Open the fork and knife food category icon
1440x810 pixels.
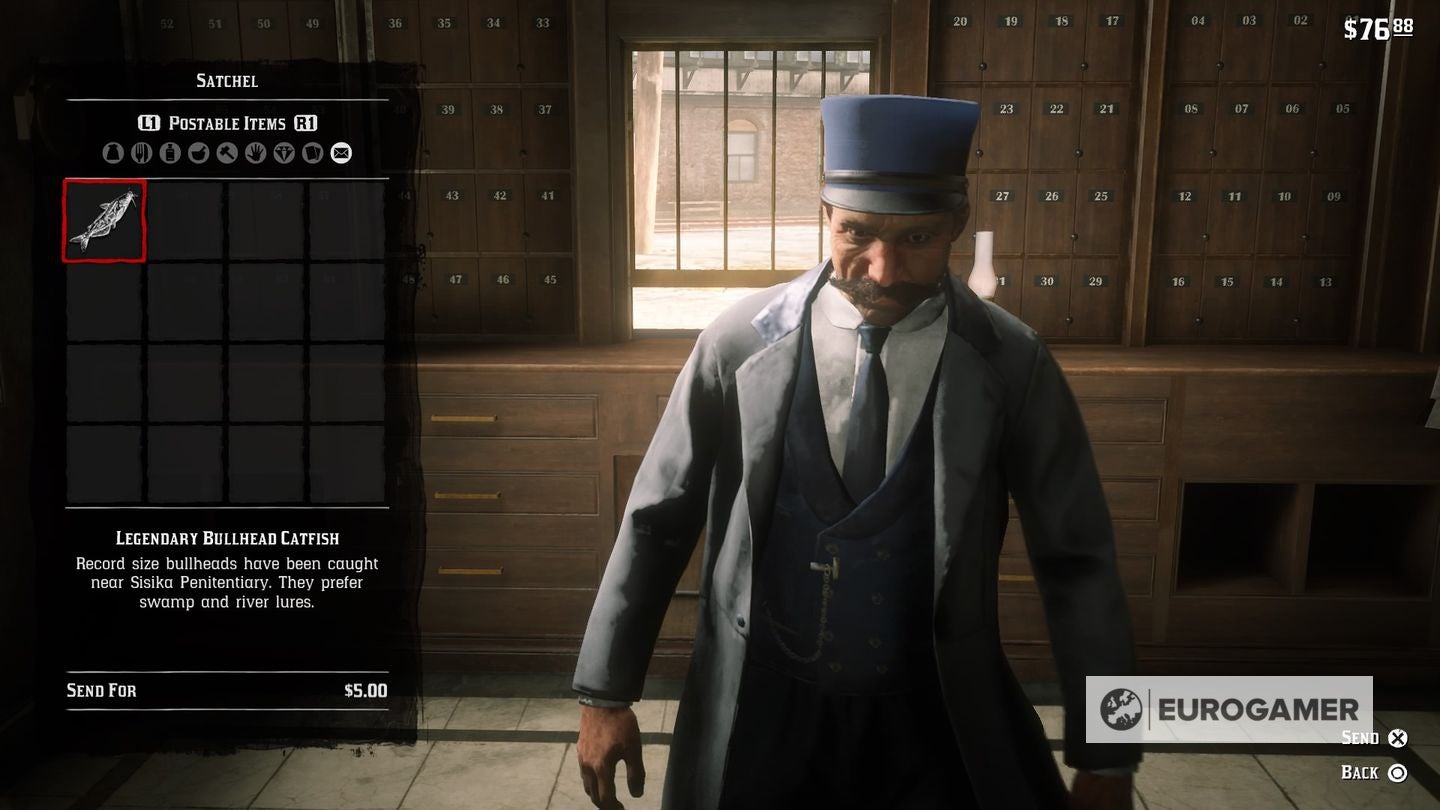(140, 153)
